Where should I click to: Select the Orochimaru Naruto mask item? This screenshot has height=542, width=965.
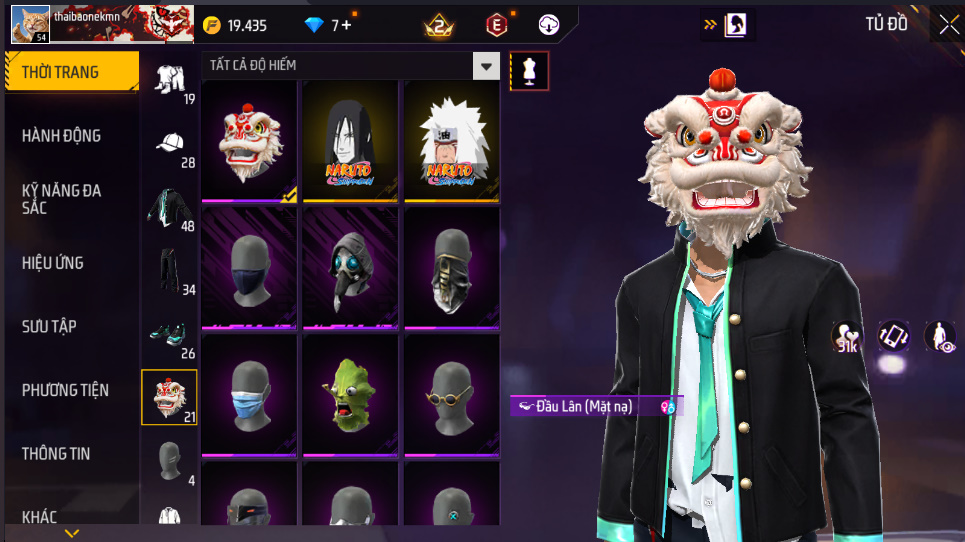click(x=350, y=142)
